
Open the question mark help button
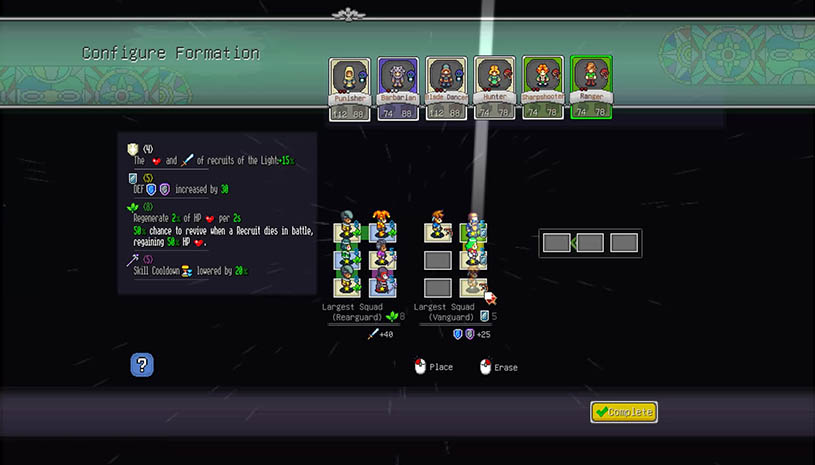(x=142, y=365)
